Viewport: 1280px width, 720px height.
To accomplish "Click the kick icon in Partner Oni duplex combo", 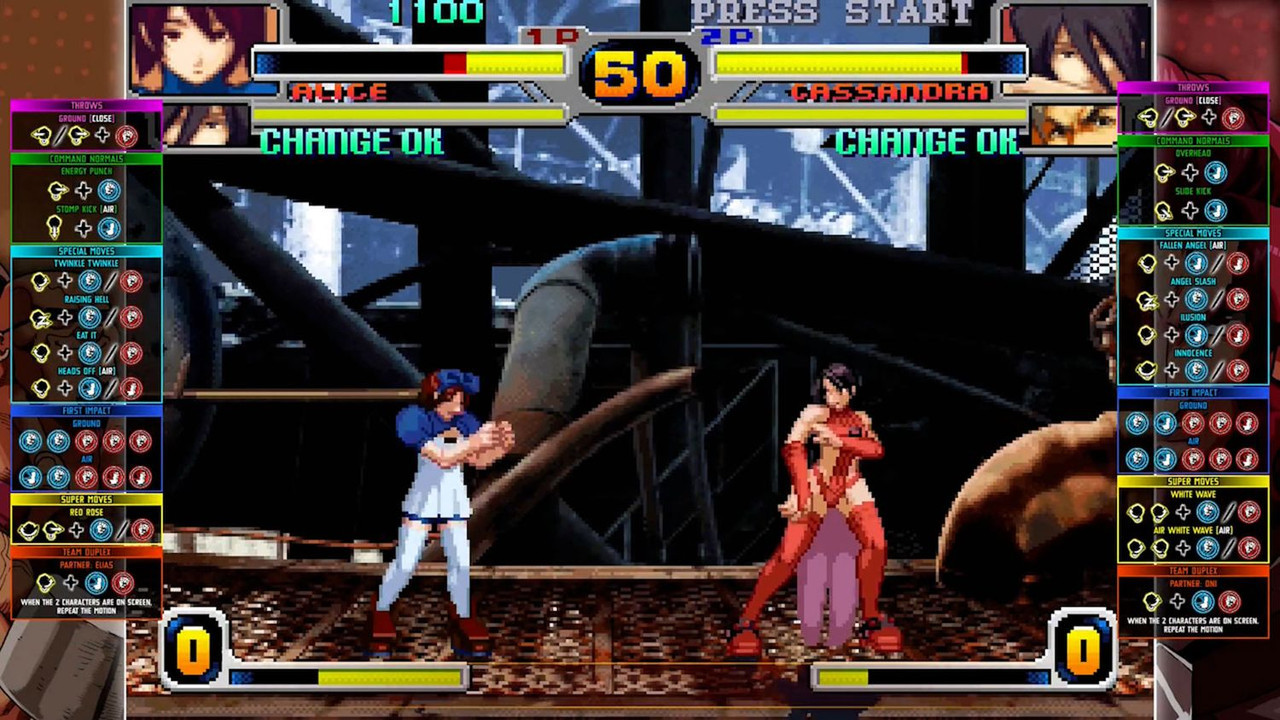I will pyautogui.click(x=1199, y=599).
